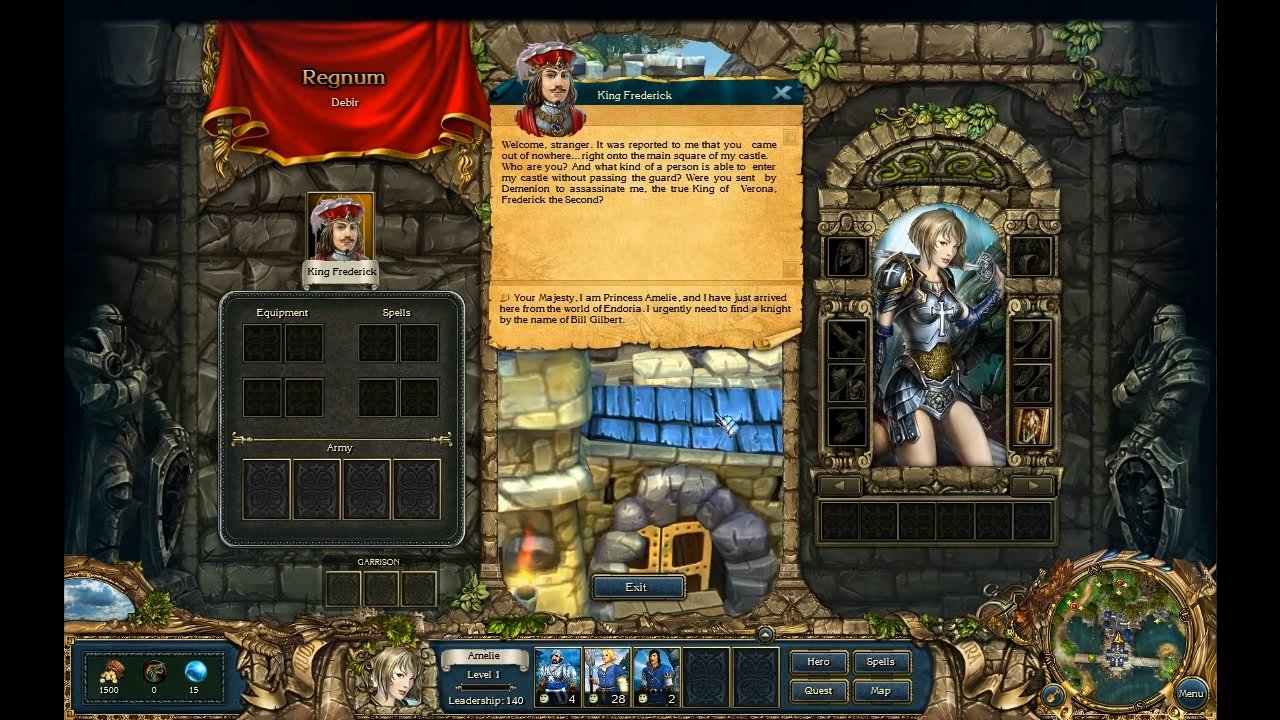Select the army unit with 4 troops

point(558,677)
